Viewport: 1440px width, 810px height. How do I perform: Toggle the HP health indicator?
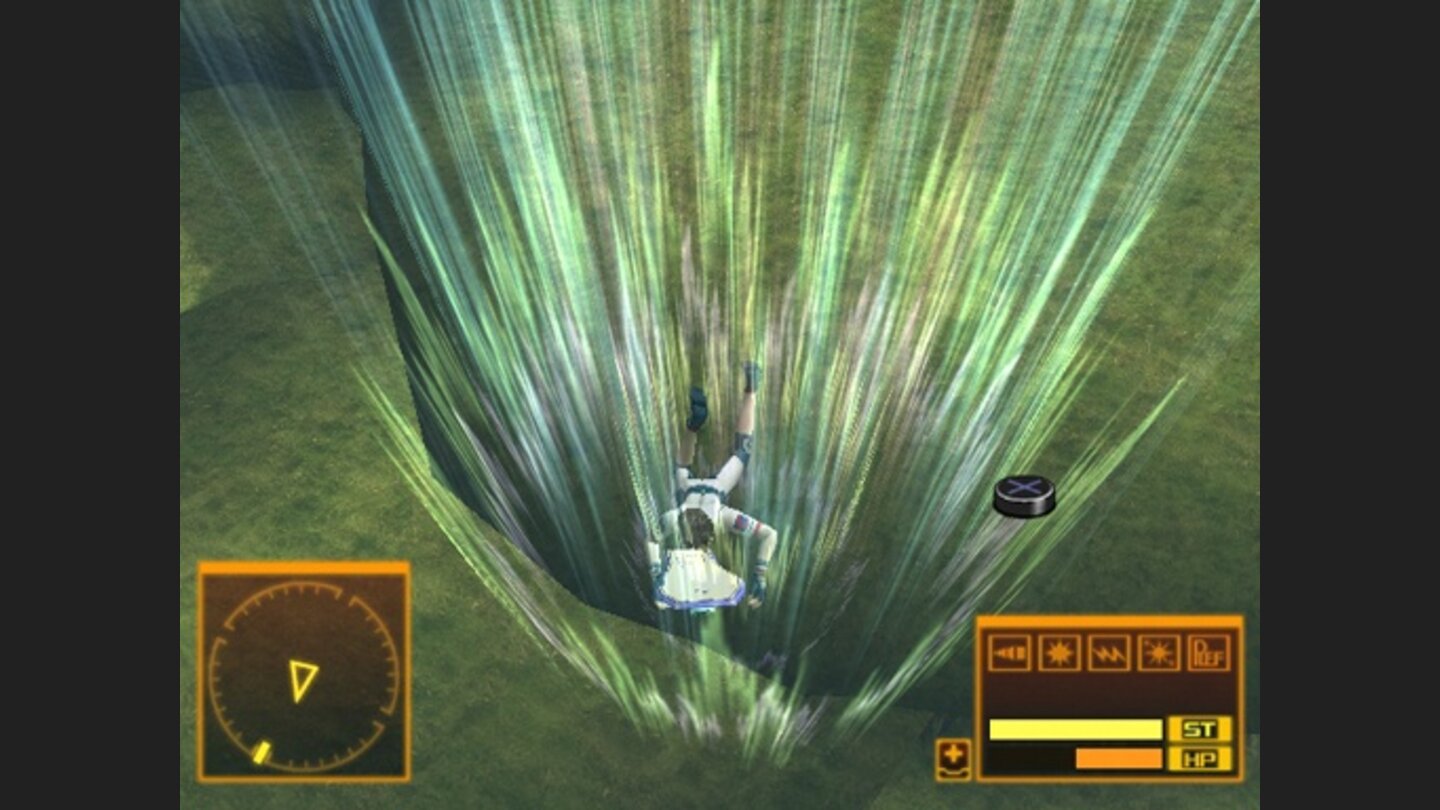pyautogui.click(x=1200, y=757)
